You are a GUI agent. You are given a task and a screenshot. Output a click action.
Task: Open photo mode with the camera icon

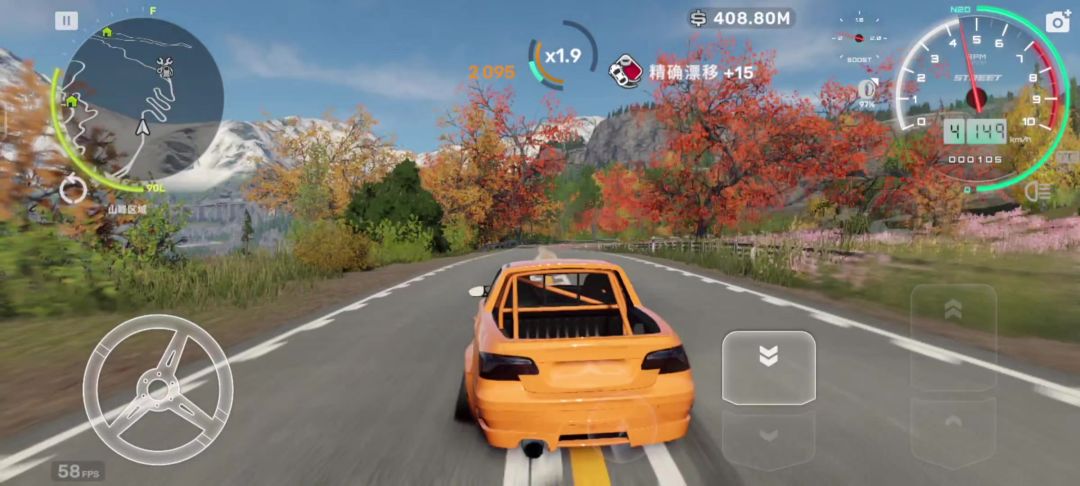tap(1058, 22)
